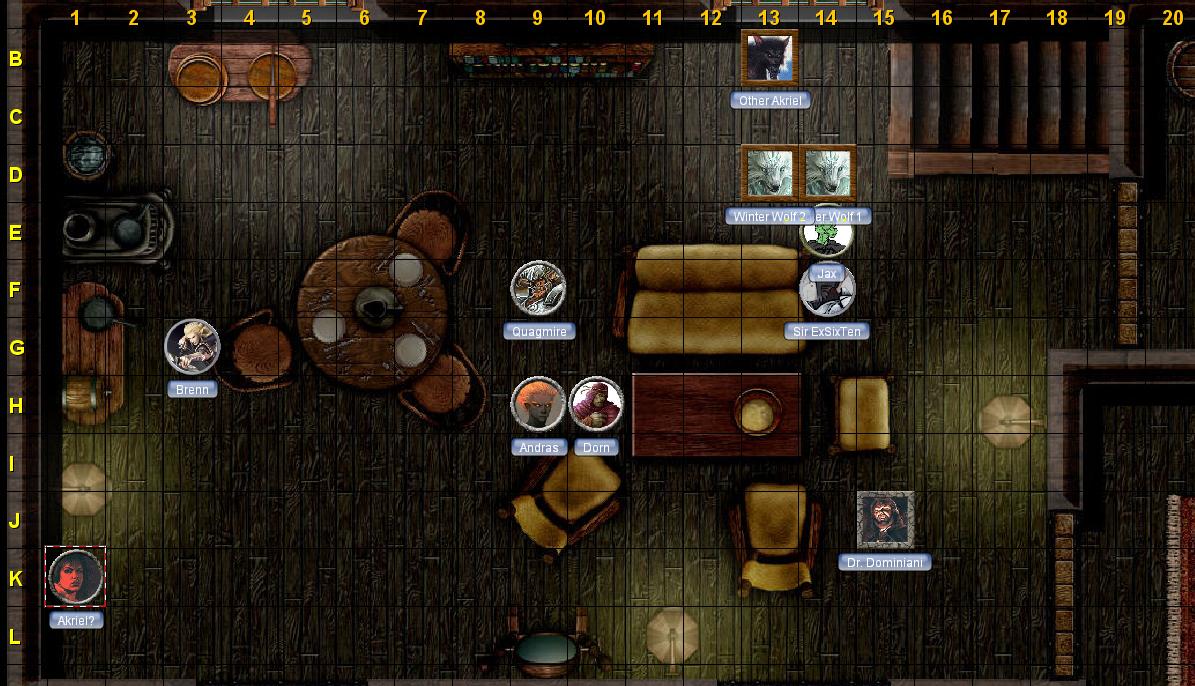The image size is (1195, 686).
Task: Select the Winter Wolf 1 token
Action: click(827, 174)
